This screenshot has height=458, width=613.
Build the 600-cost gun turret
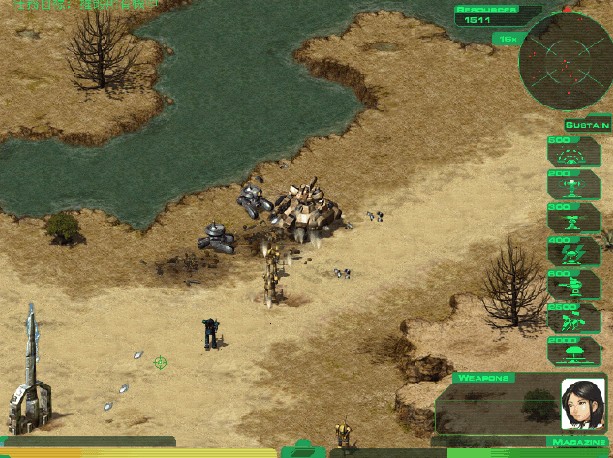(x=573, y=285)
